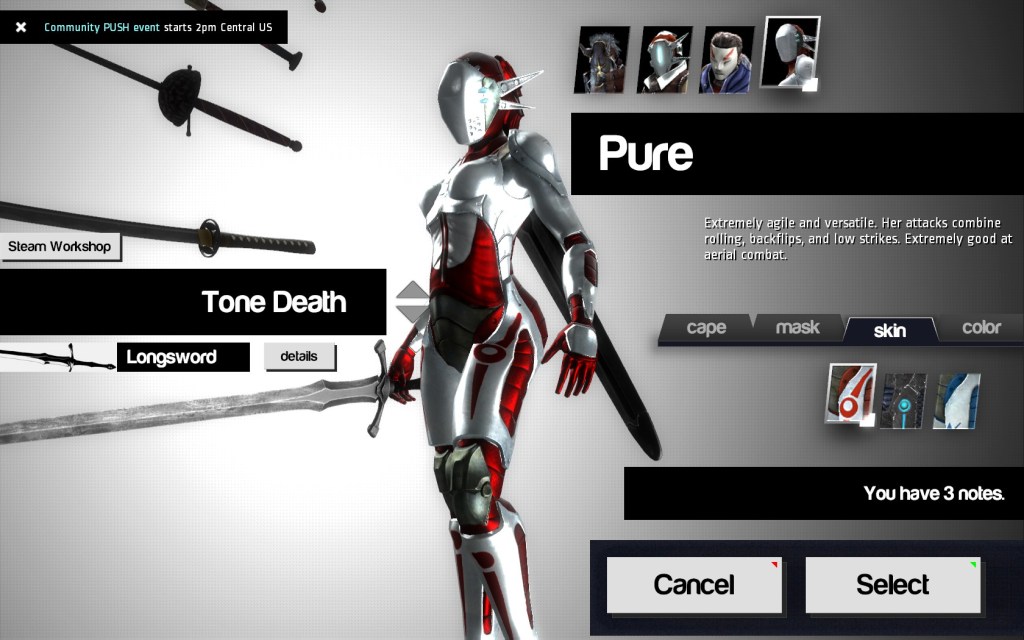Select the Pure white-helmet character portrait
The height and width of the screenshot is (640, 1024).
click(x=790, y=52)
